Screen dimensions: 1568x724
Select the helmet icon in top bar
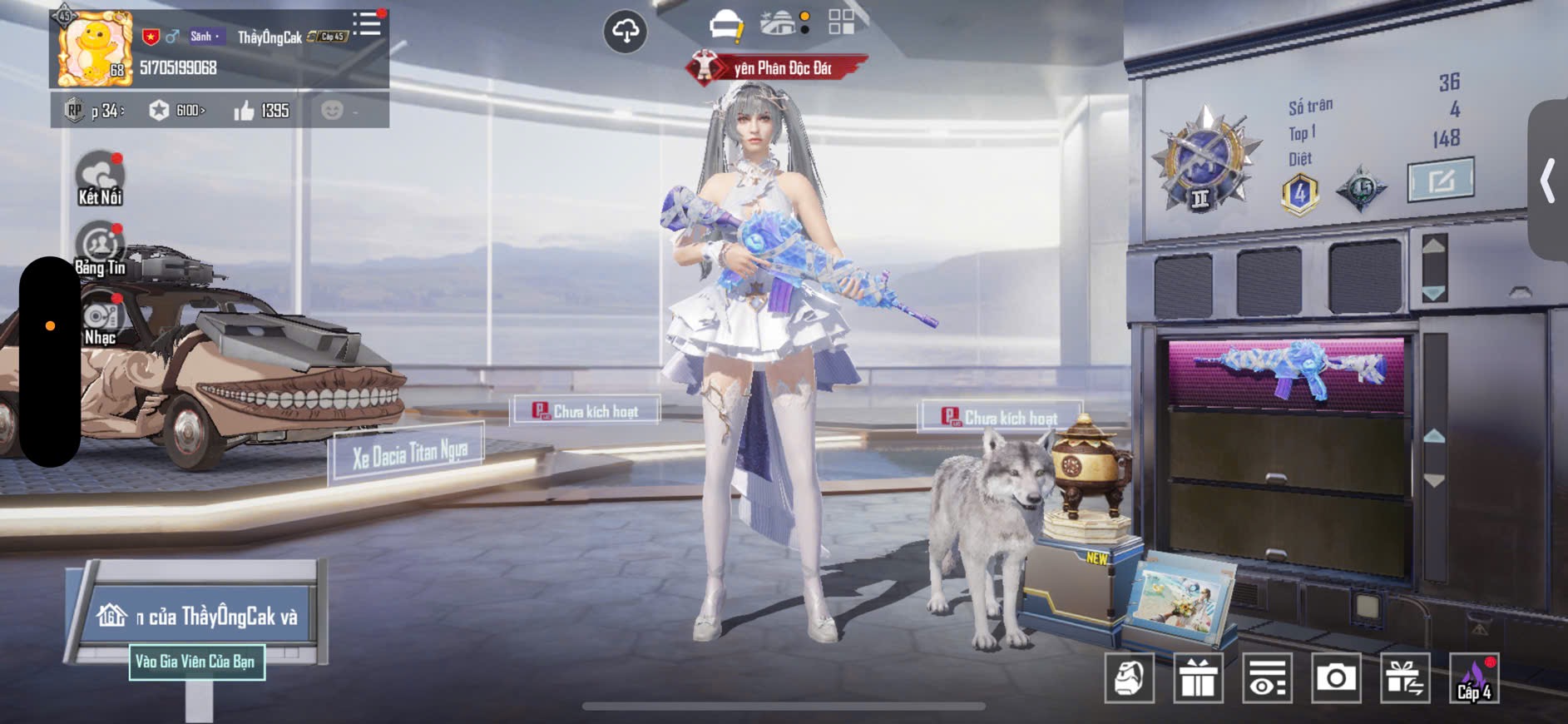725,25
